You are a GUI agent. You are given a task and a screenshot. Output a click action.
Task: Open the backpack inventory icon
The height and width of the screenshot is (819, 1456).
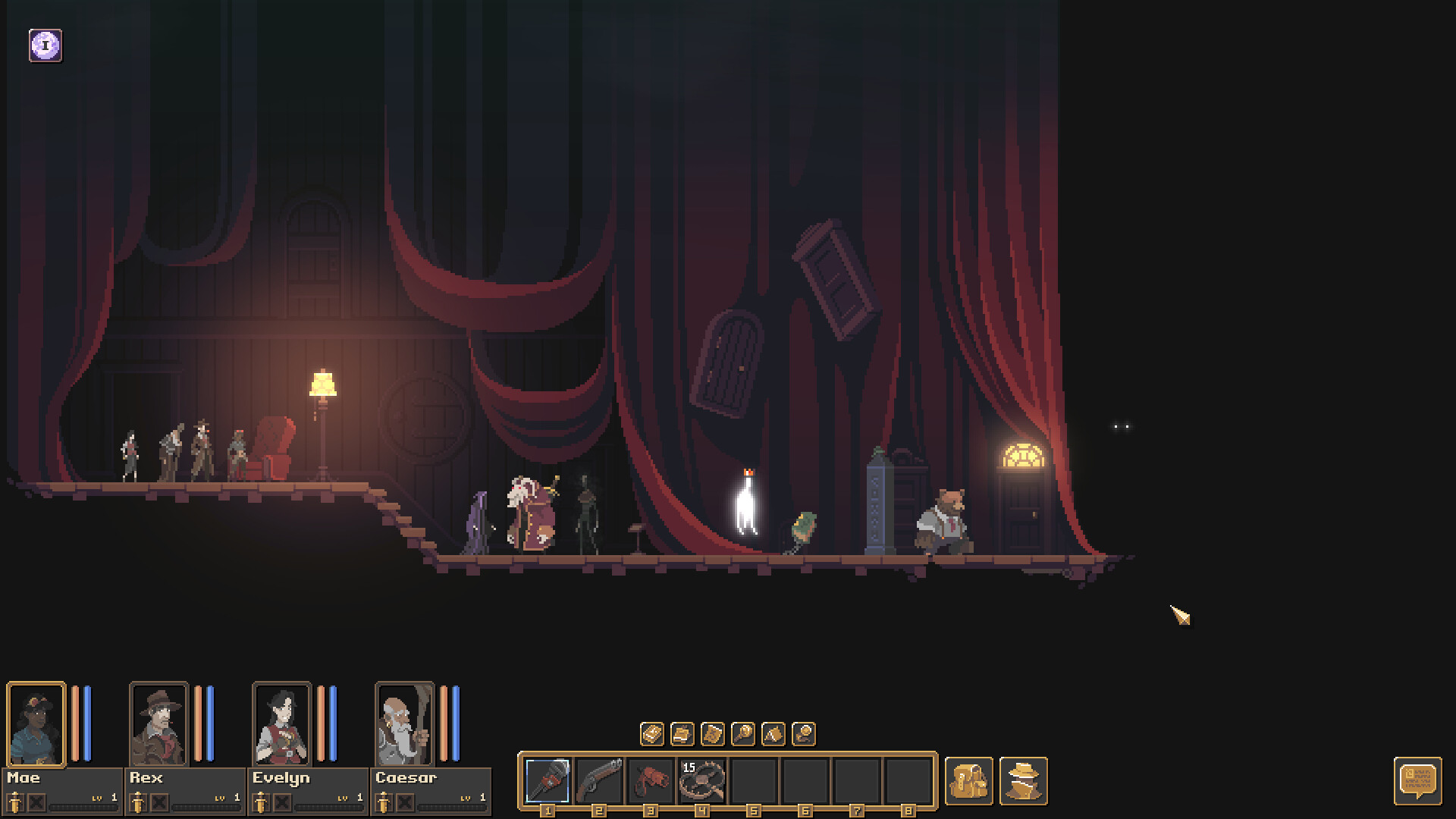(x=971, y=781)
